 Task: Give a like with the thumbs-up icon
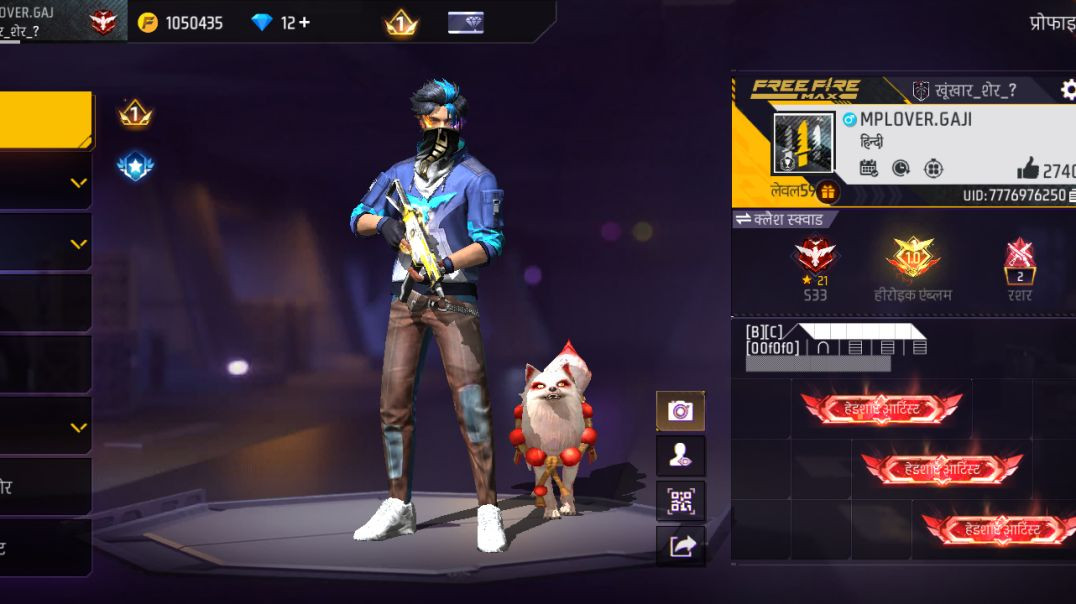pos(1028,169)
